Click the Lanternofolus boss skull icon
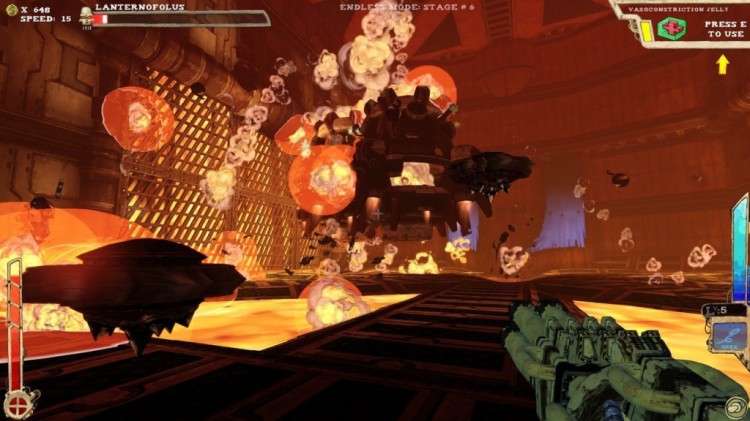 tap(86, 17)
